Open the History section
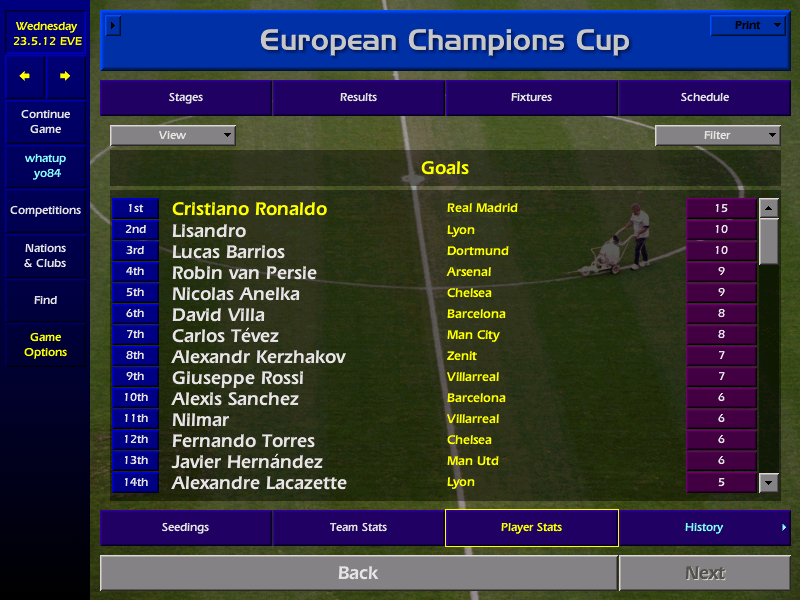 [704, 527]
